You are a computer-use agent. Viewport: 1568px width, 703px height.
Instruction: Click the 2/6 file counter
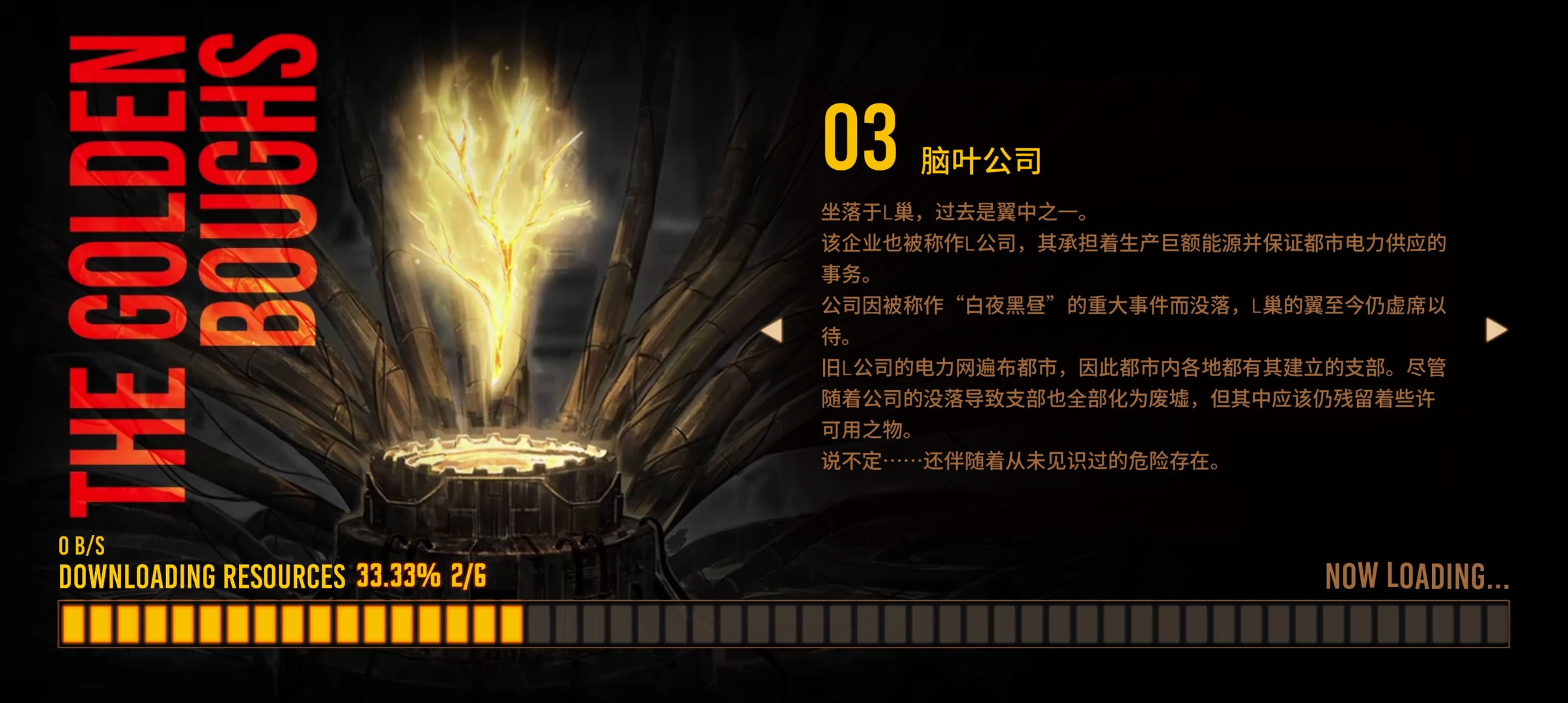tap(469, 576)
